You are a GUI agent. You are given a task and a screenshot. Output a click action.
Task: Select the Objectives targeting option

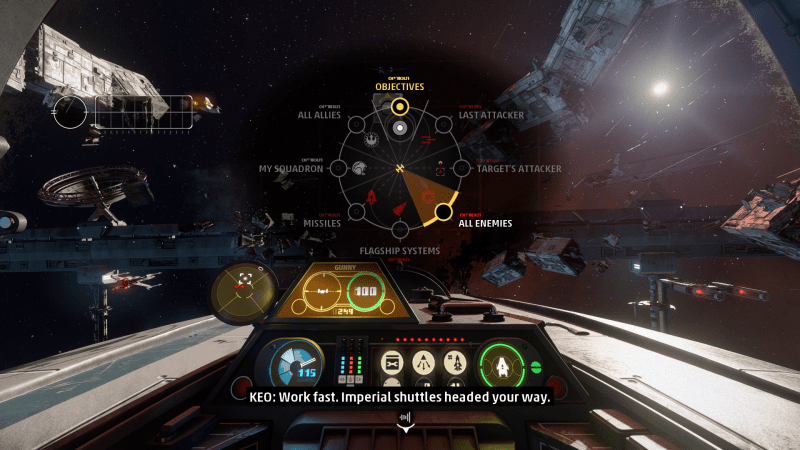[x=399, y=106]
